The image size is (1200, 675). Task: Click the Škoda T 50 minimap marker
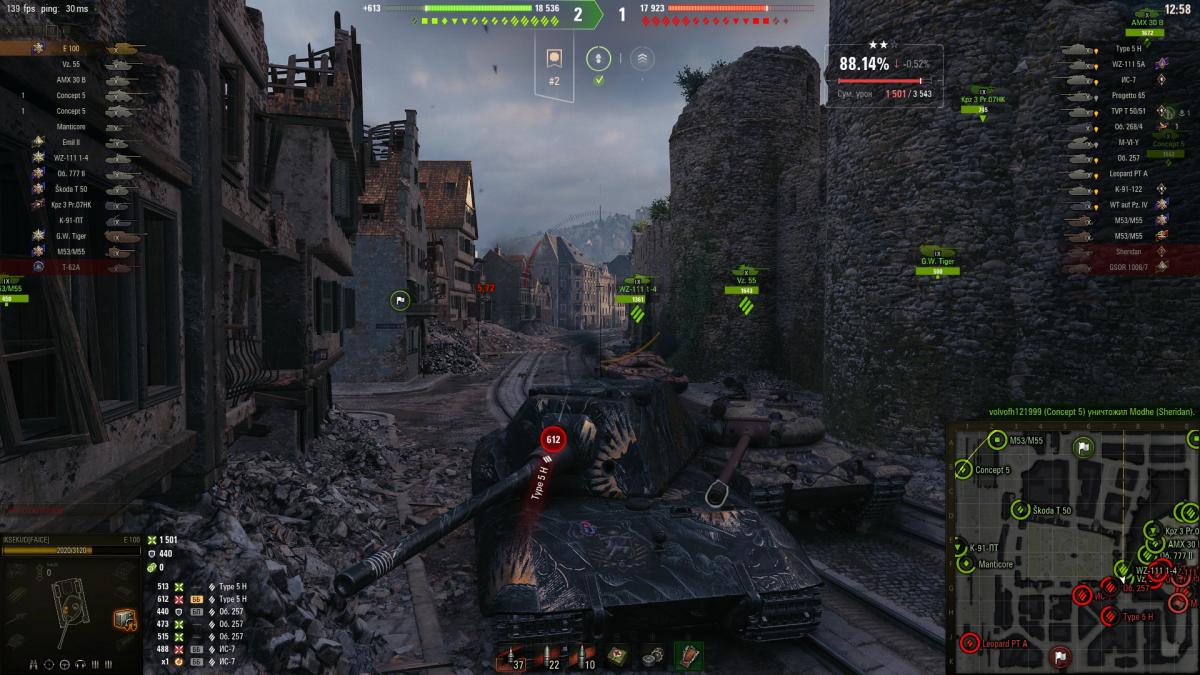coord(1020,510)
